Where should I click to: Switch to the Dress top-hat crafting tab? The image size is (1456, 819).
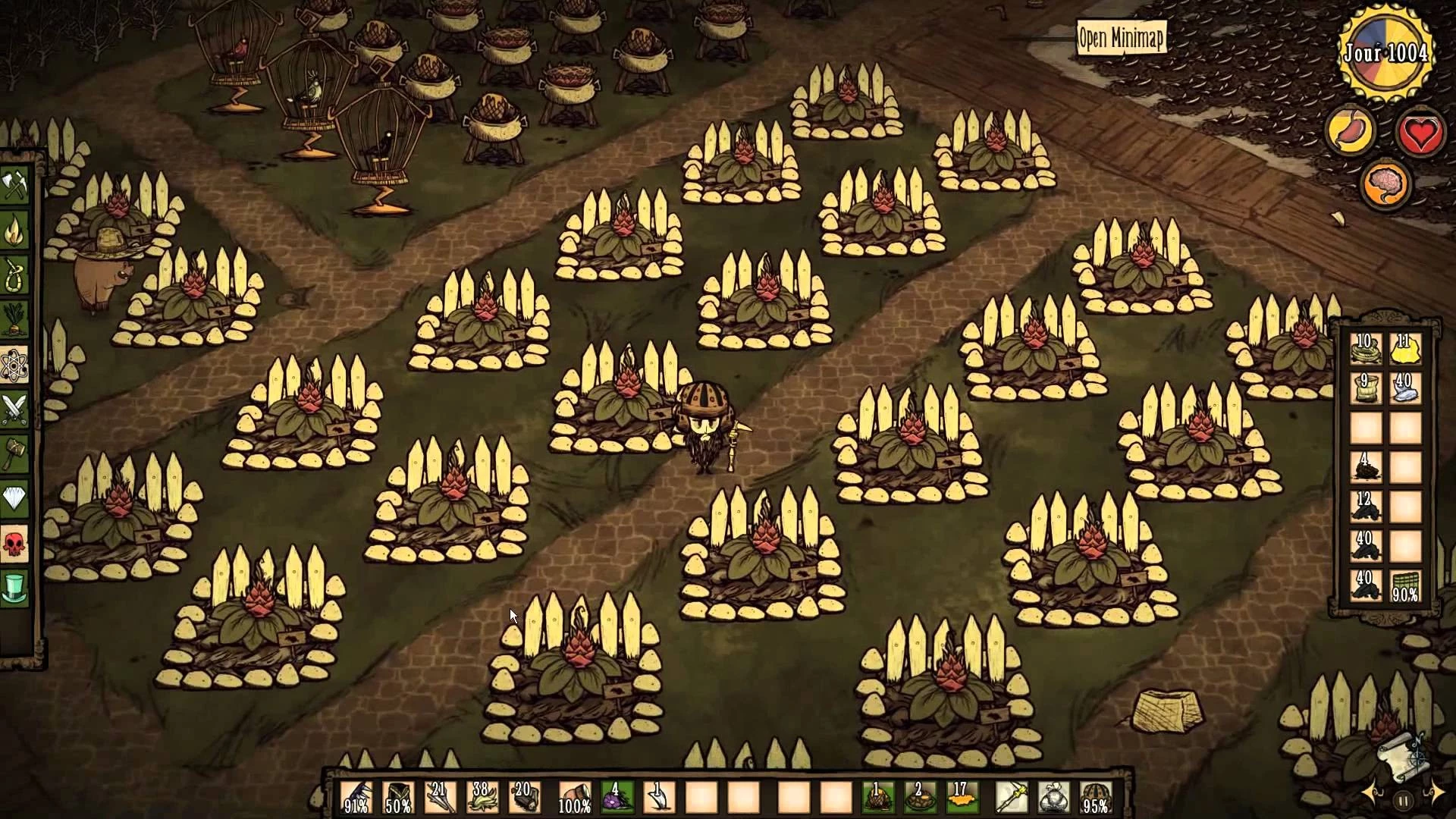15,588
